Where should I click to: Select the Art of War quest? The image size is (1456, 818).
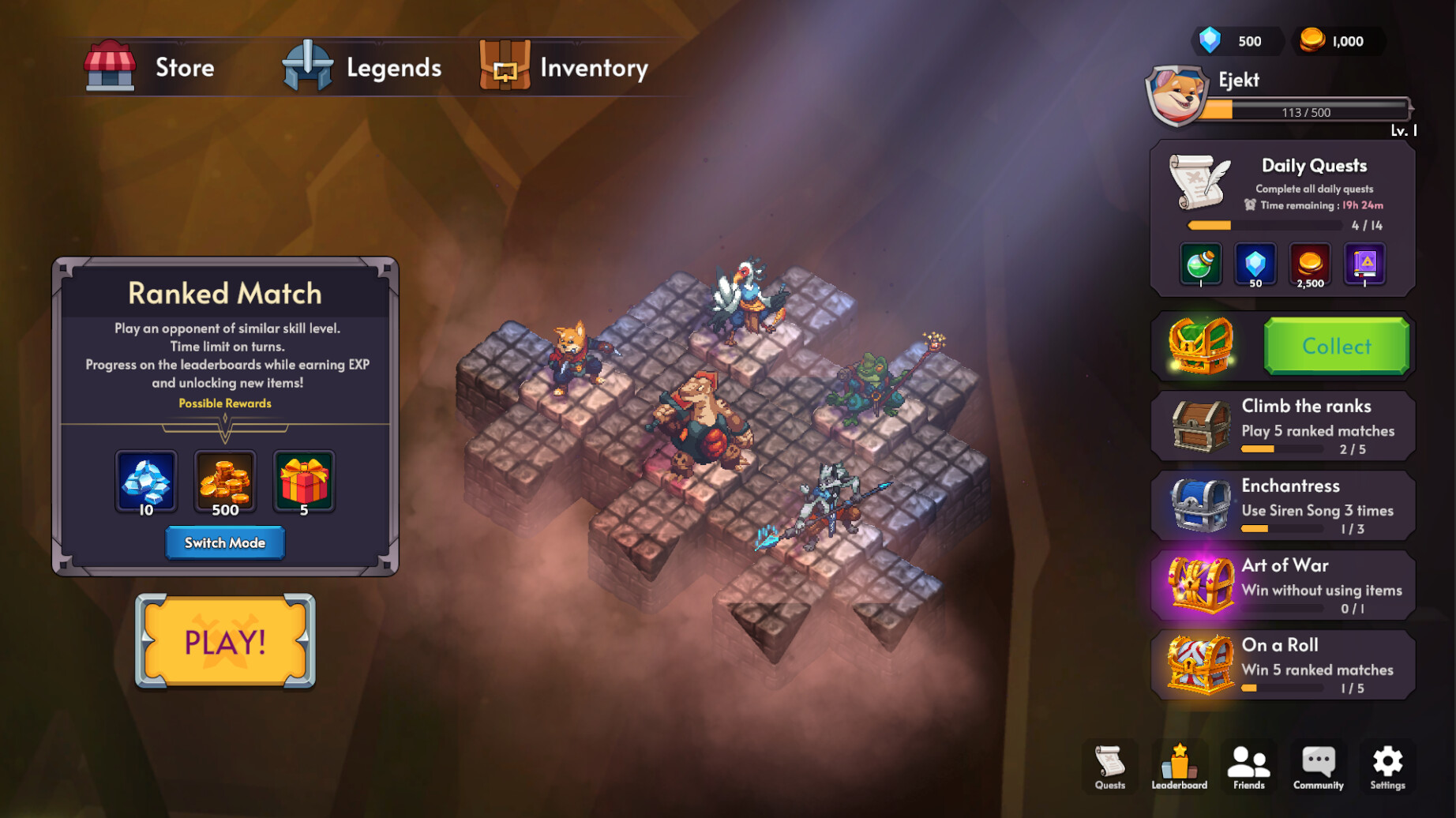click(1283, 586)
